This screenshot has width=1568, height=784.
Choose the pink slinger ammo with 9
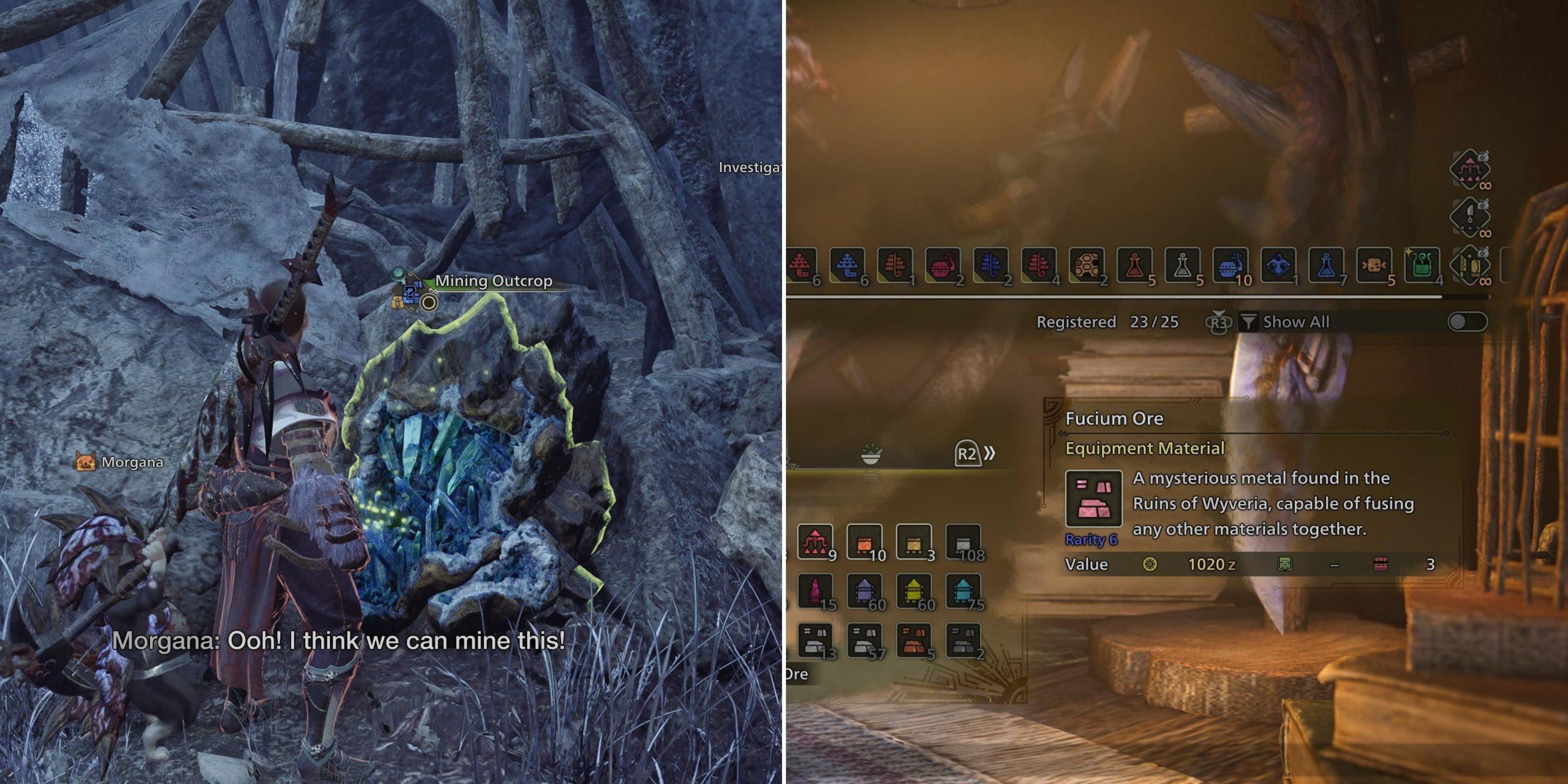815,542
